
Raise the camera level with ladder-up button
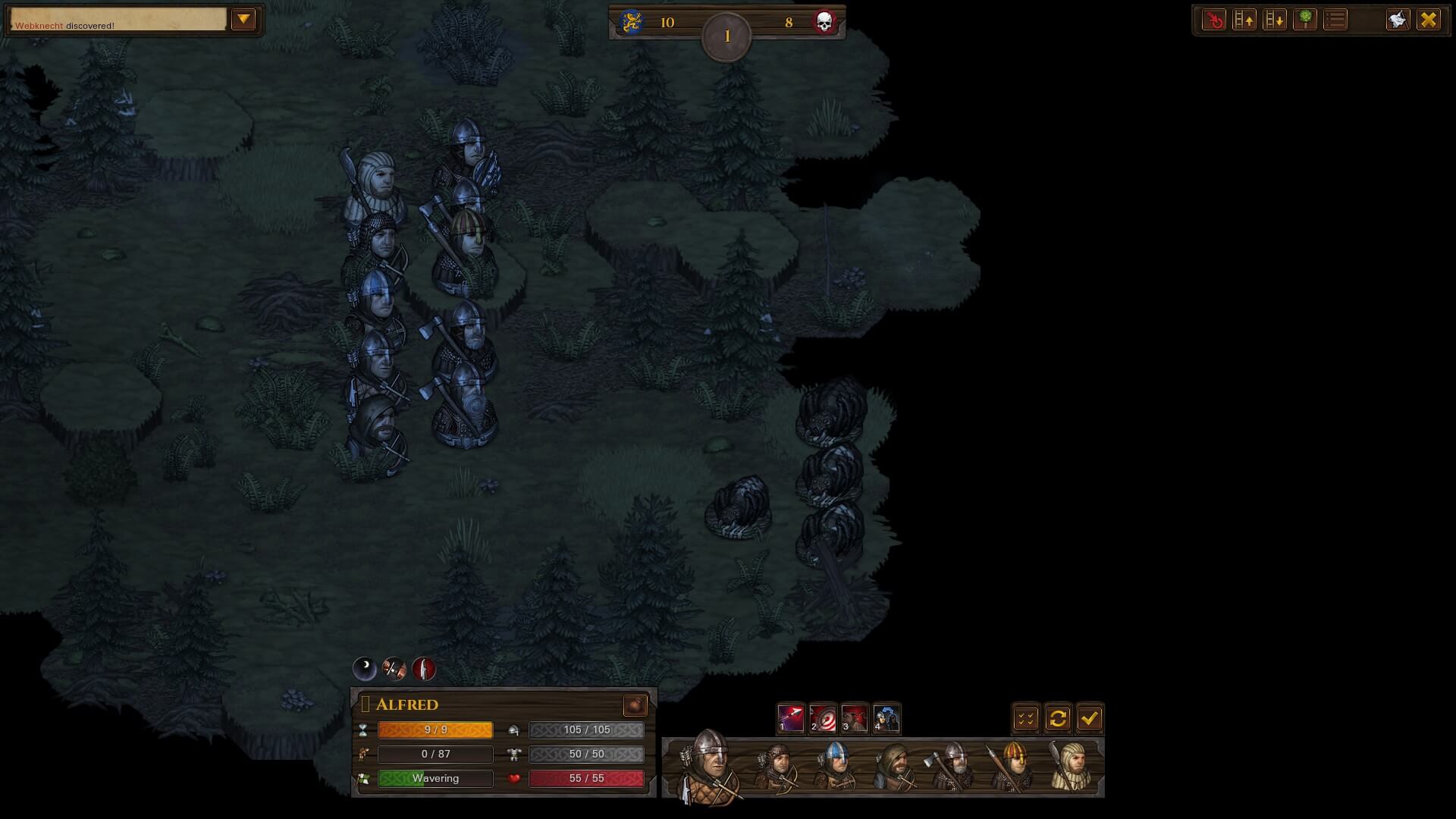(x=1244, y=20)
